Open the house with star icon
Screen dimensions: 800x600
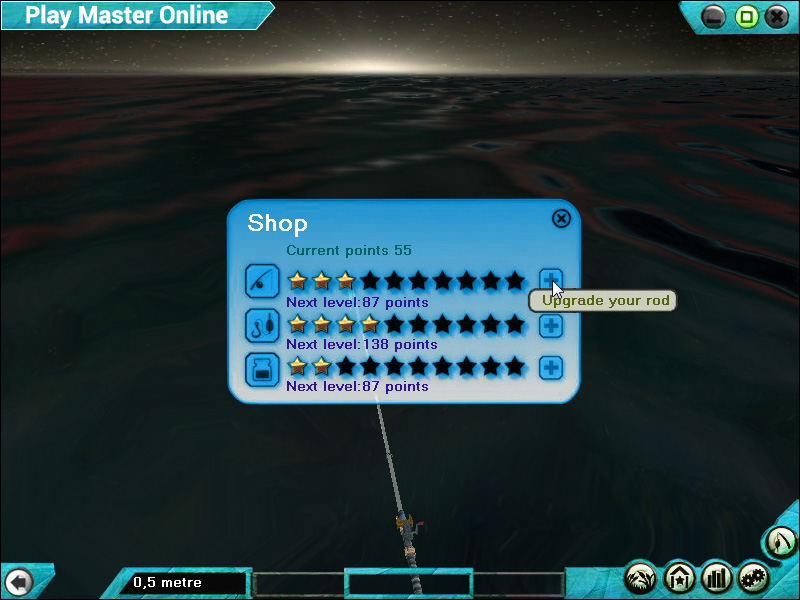pos(680,577)
